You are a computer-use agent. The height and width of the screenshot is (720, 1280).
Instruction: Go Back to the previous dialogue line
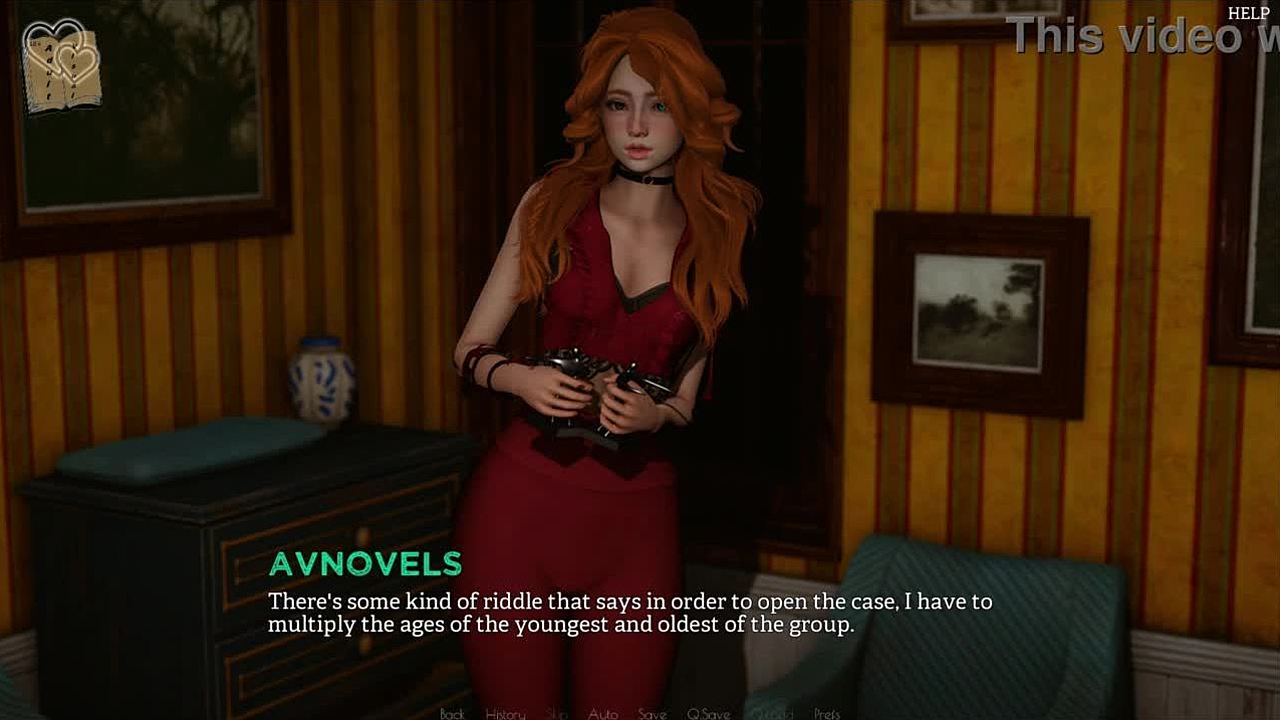tap(452, 713)
